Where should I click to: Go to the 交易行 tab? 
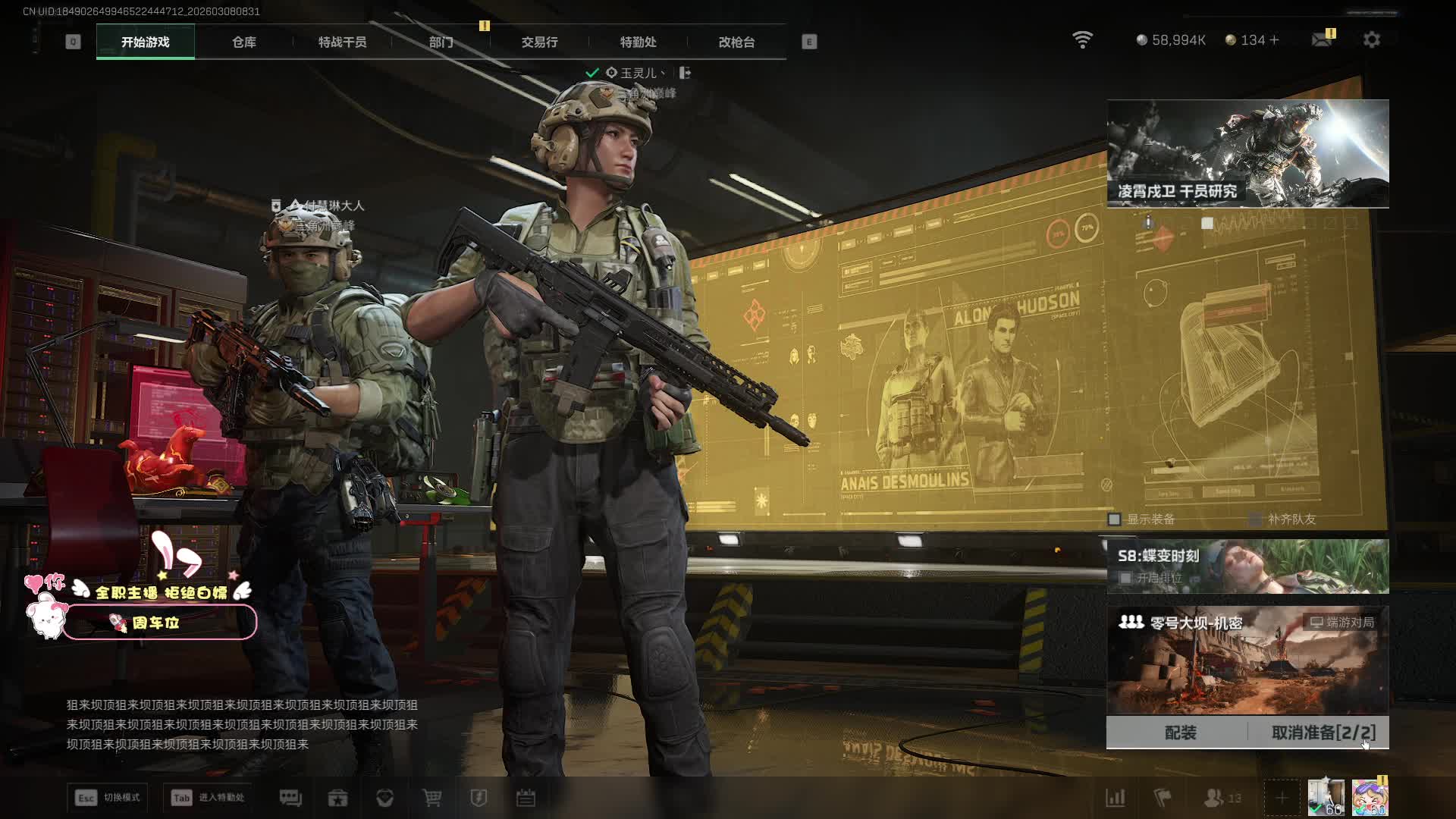[x=539, y=42]
